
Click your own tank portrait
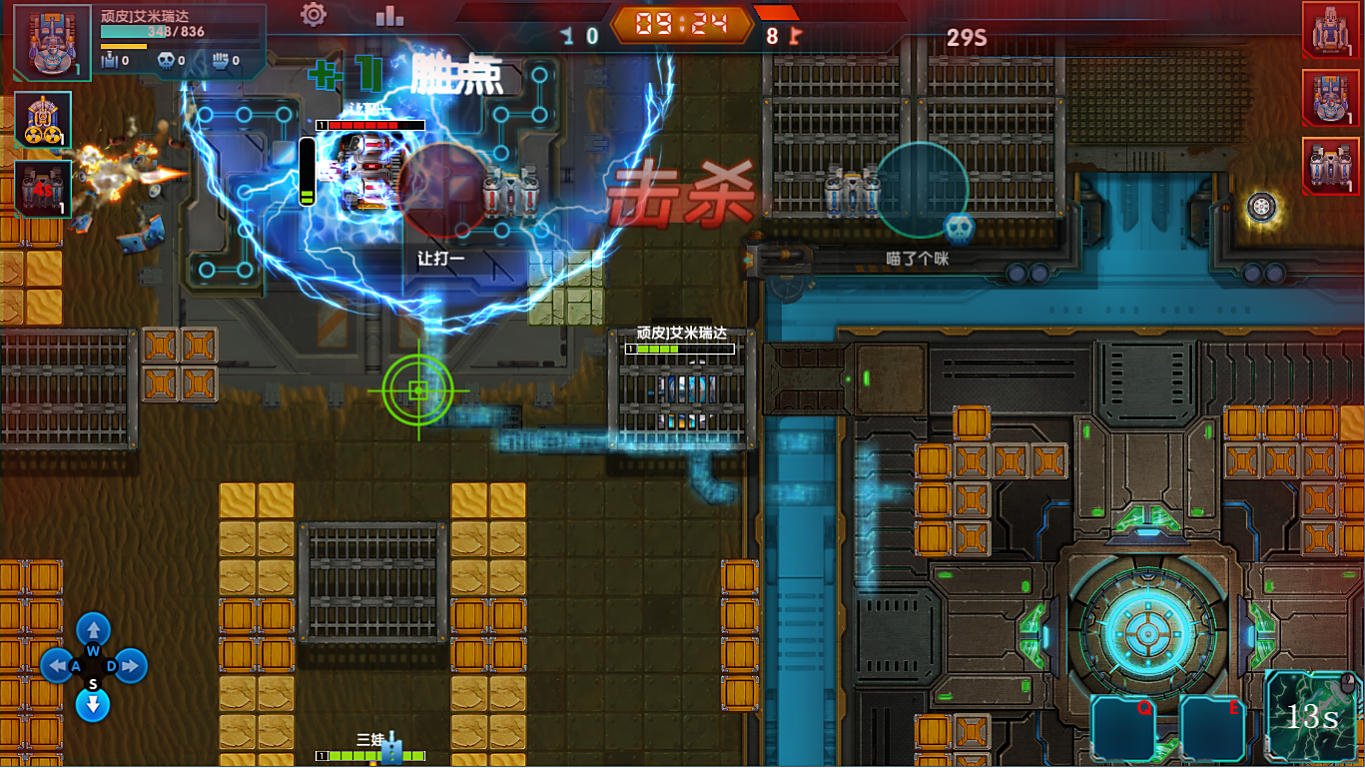(x=51, y=43)
